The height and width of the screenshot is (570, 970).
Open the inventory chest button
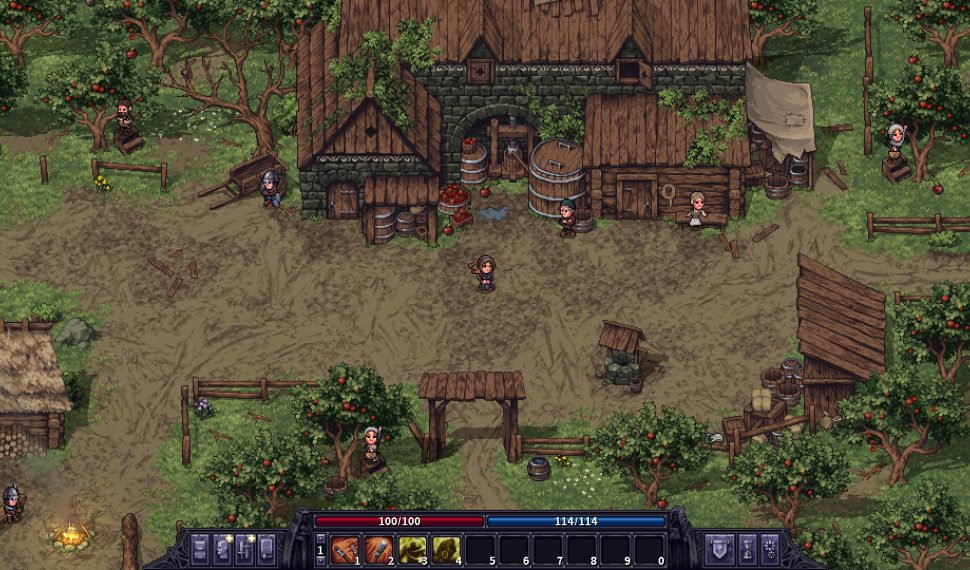[x=198, y=549]
